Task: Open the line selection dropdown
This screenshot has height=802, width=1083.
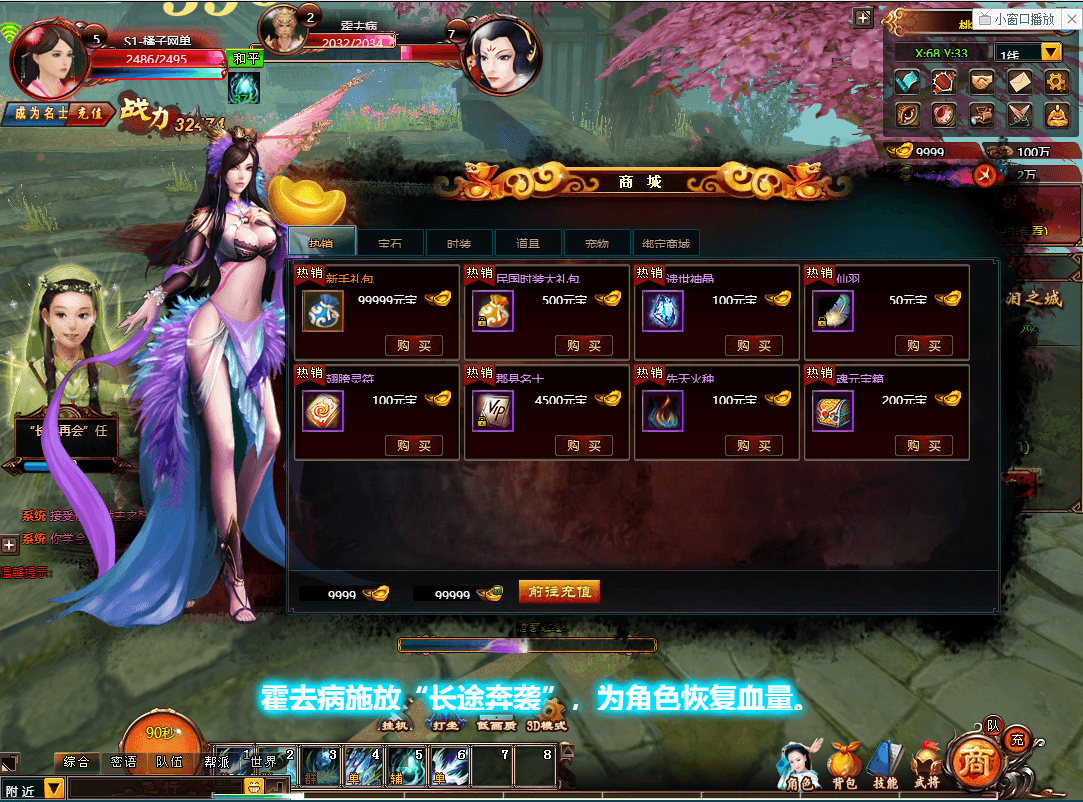Action: [x=1051, y=52]
